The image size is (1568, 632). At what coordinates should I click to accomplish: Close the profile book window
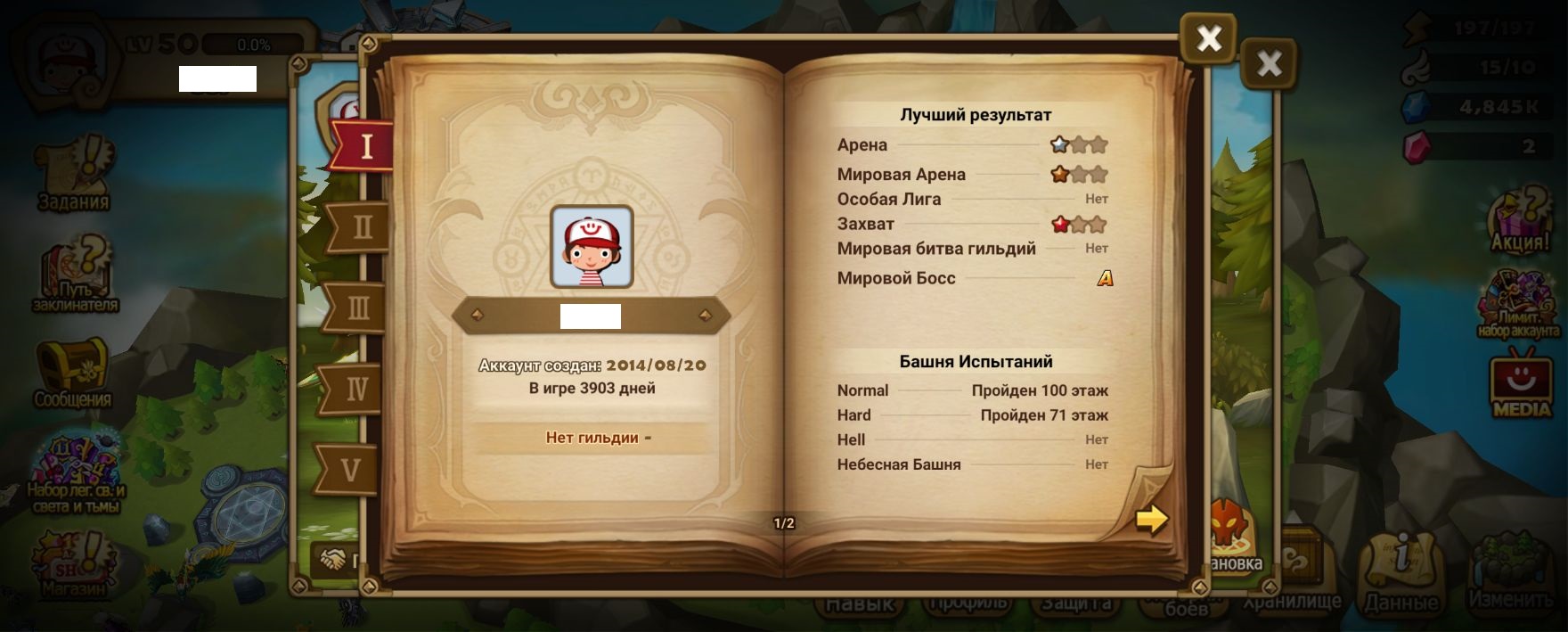tap(1208, 38)
